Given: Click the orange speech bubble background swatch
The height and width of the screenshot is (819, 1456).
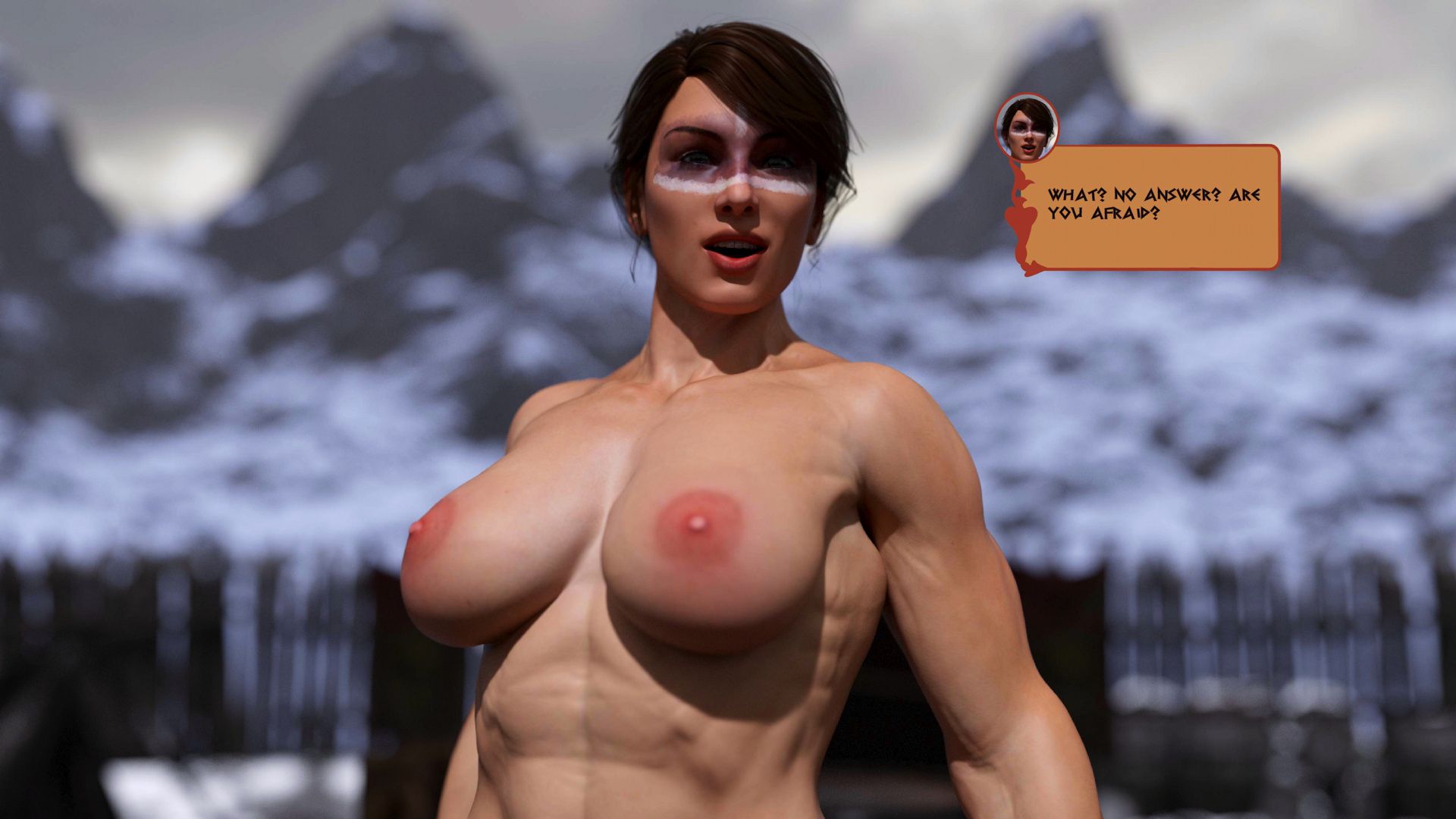Looking at the screenshot, I should [1213, 243].
